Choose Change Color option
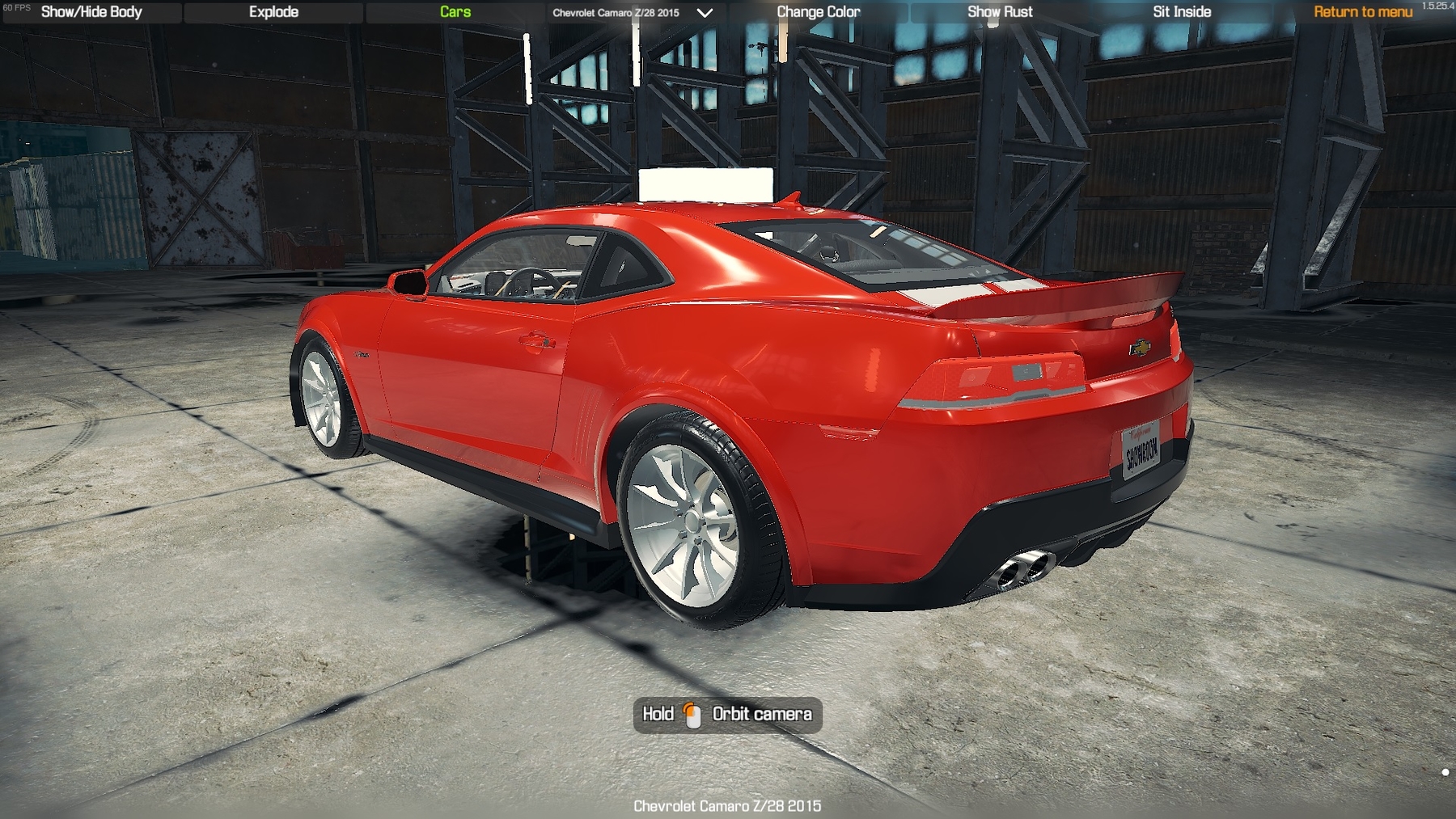 (x=818, y=12)
